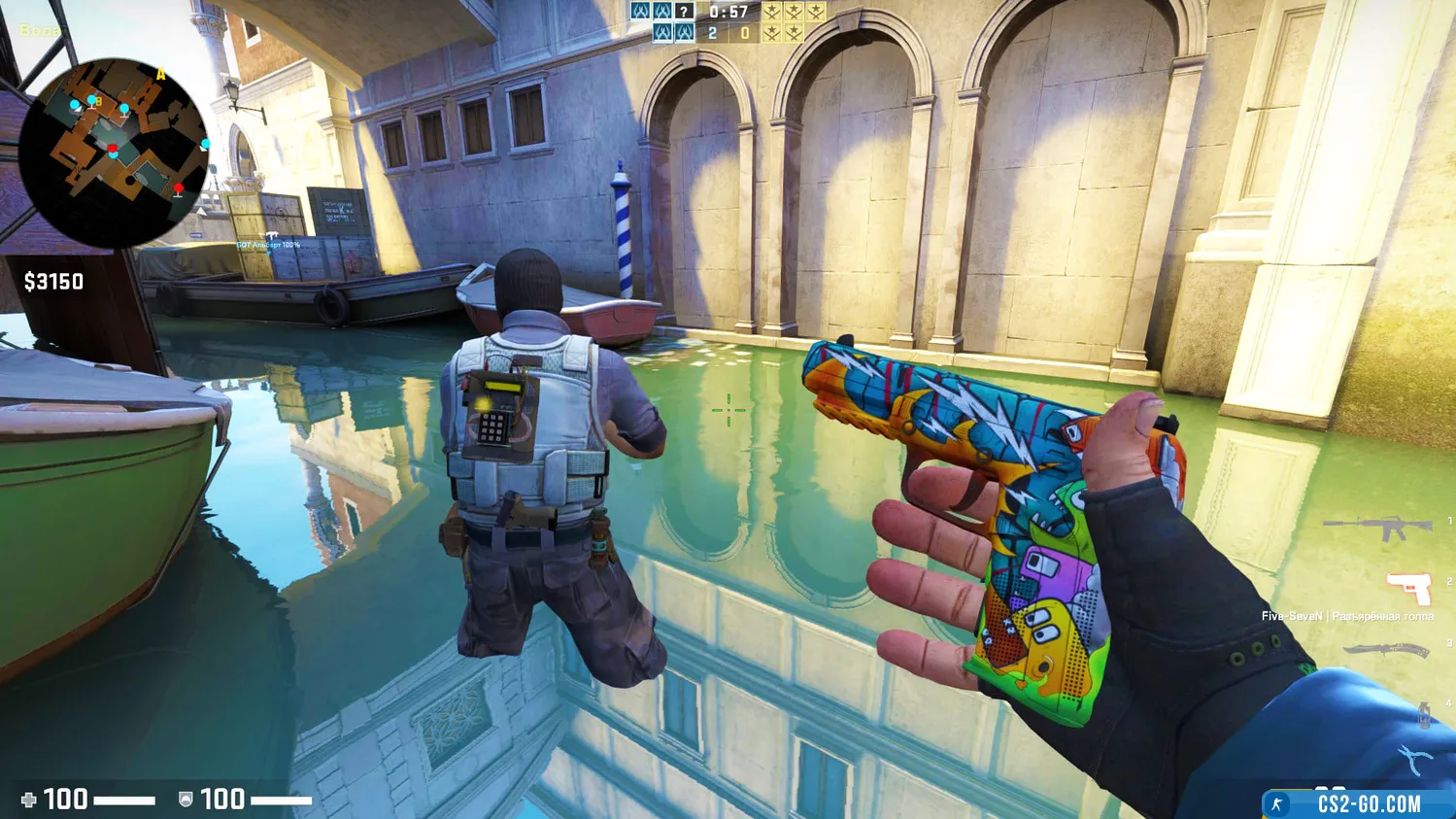Image resolution: width=1456 pixels, height=819 pixels.
Task: Choose the grenade in slot four
Action: [x=1423, y=714]
